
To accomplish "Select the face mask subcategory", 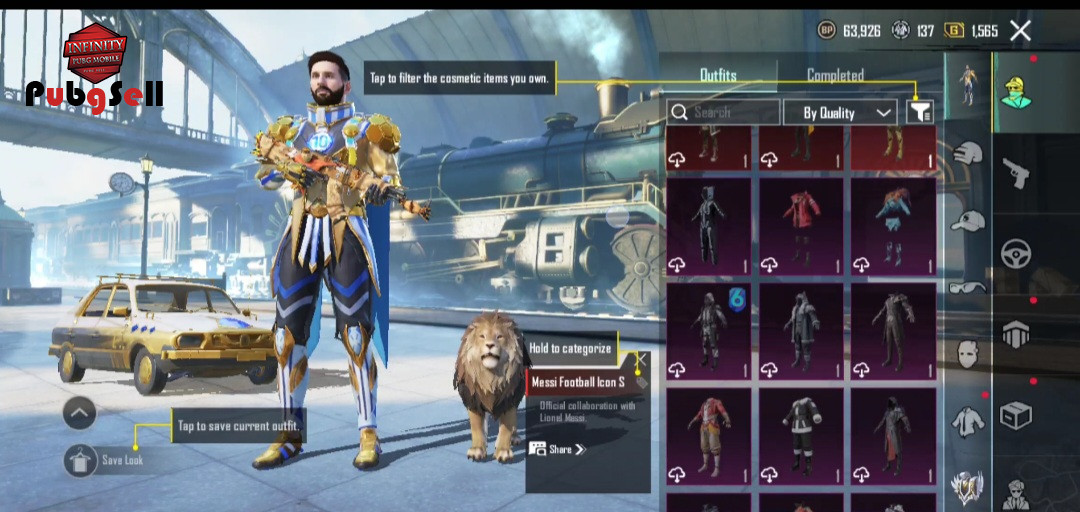I will point(967,353).
